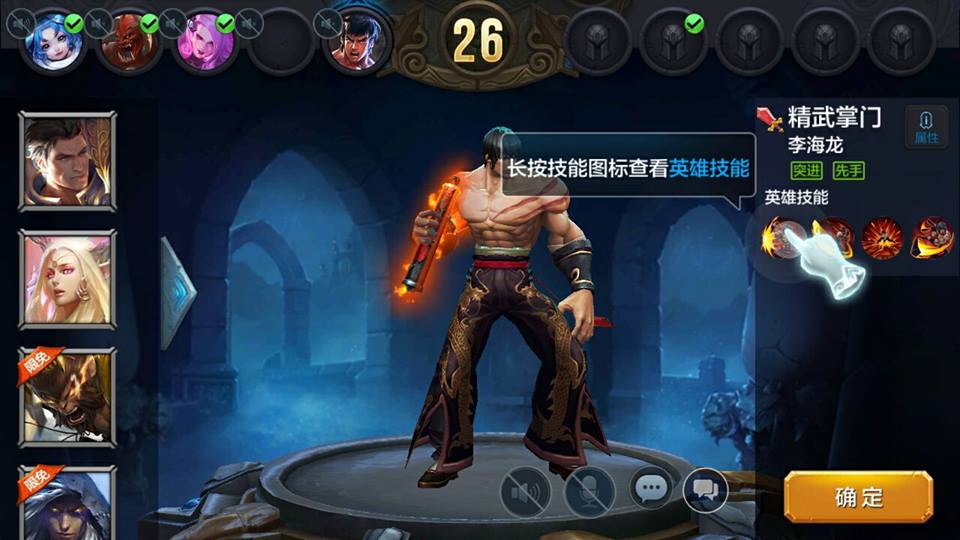This screenshot has height=540, width=960.
Task: Toggle the crossed-out microphone button
Action: [589, 492]
